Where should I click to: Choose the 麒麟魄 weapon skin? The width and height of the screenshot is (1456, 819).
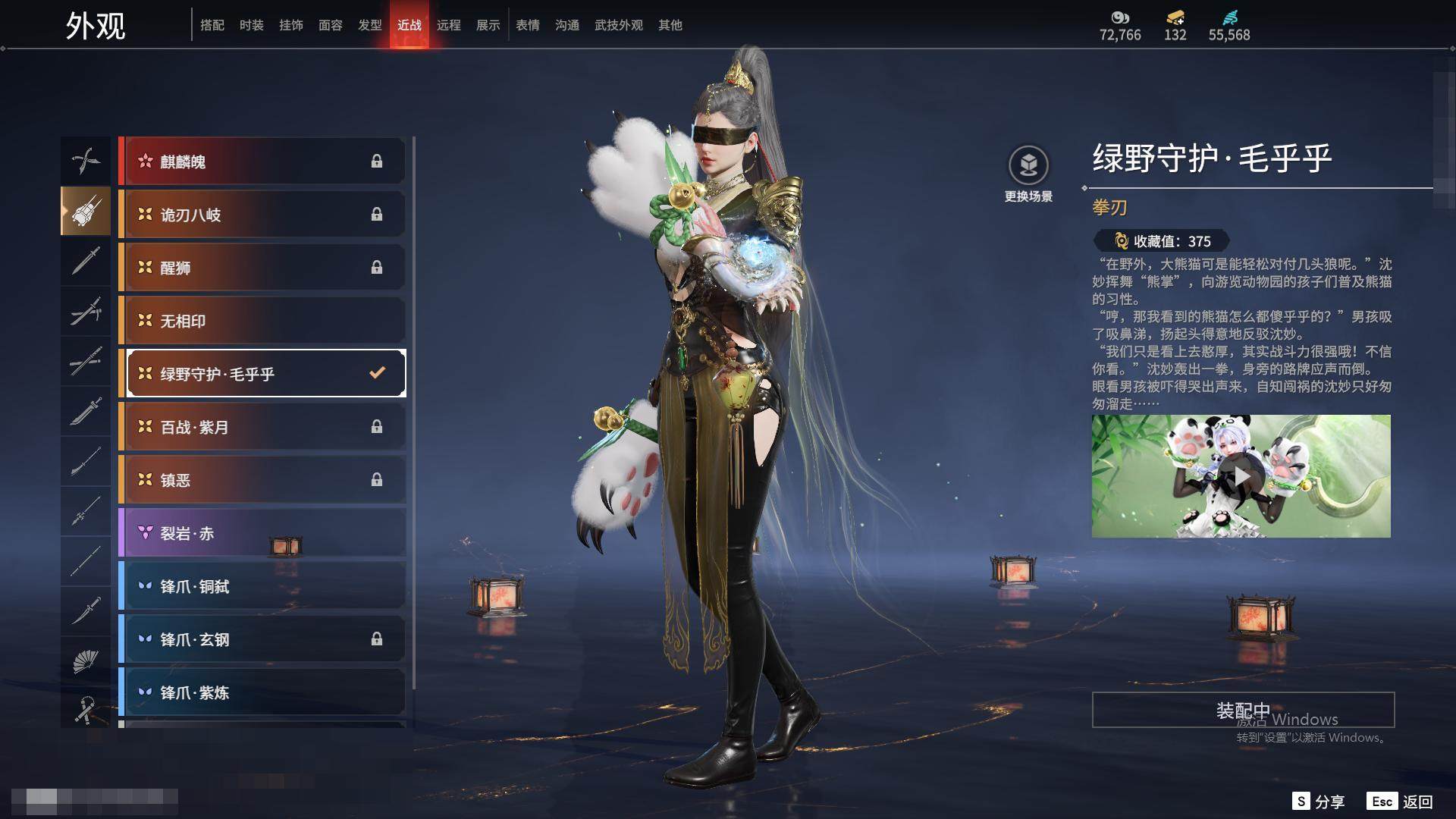click(x=262, y=162)
